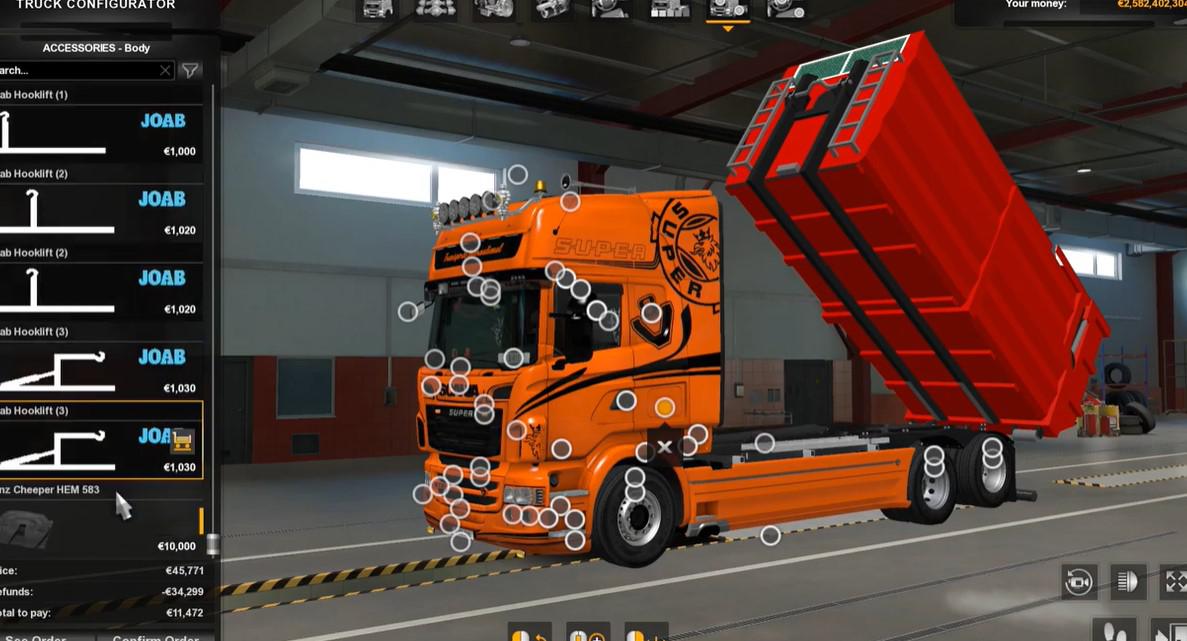Toggle the truck headlights button

1127,581
